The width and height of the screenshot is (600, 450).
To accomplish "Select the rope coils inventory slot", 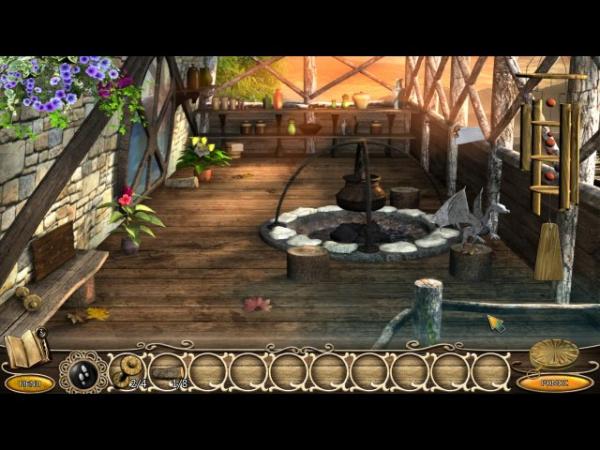I will (x=127, y=371).
